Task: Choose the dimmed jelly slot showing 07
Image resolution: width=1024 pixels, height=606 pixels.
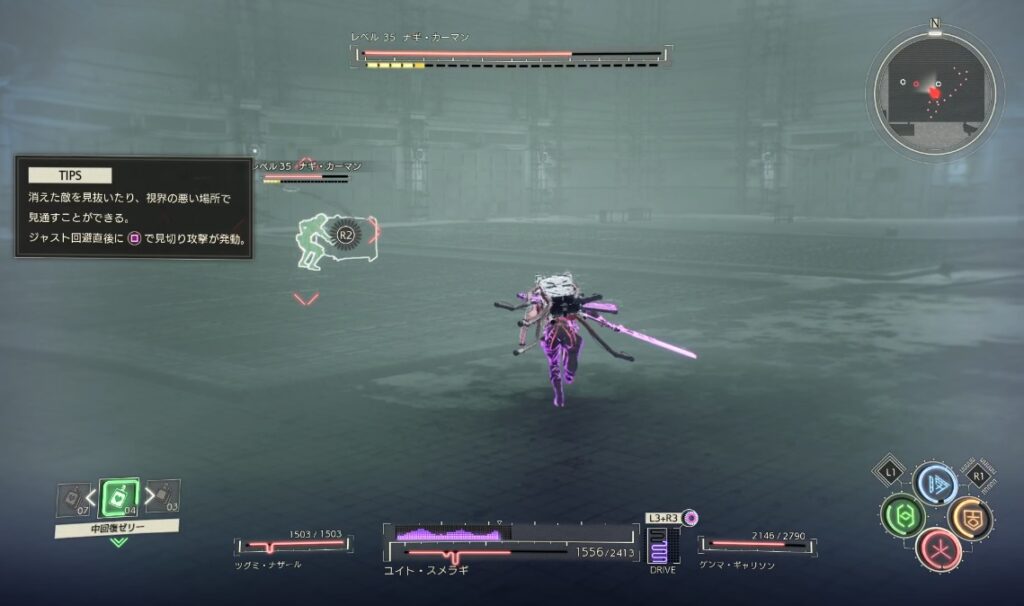Action: (73, 497)
